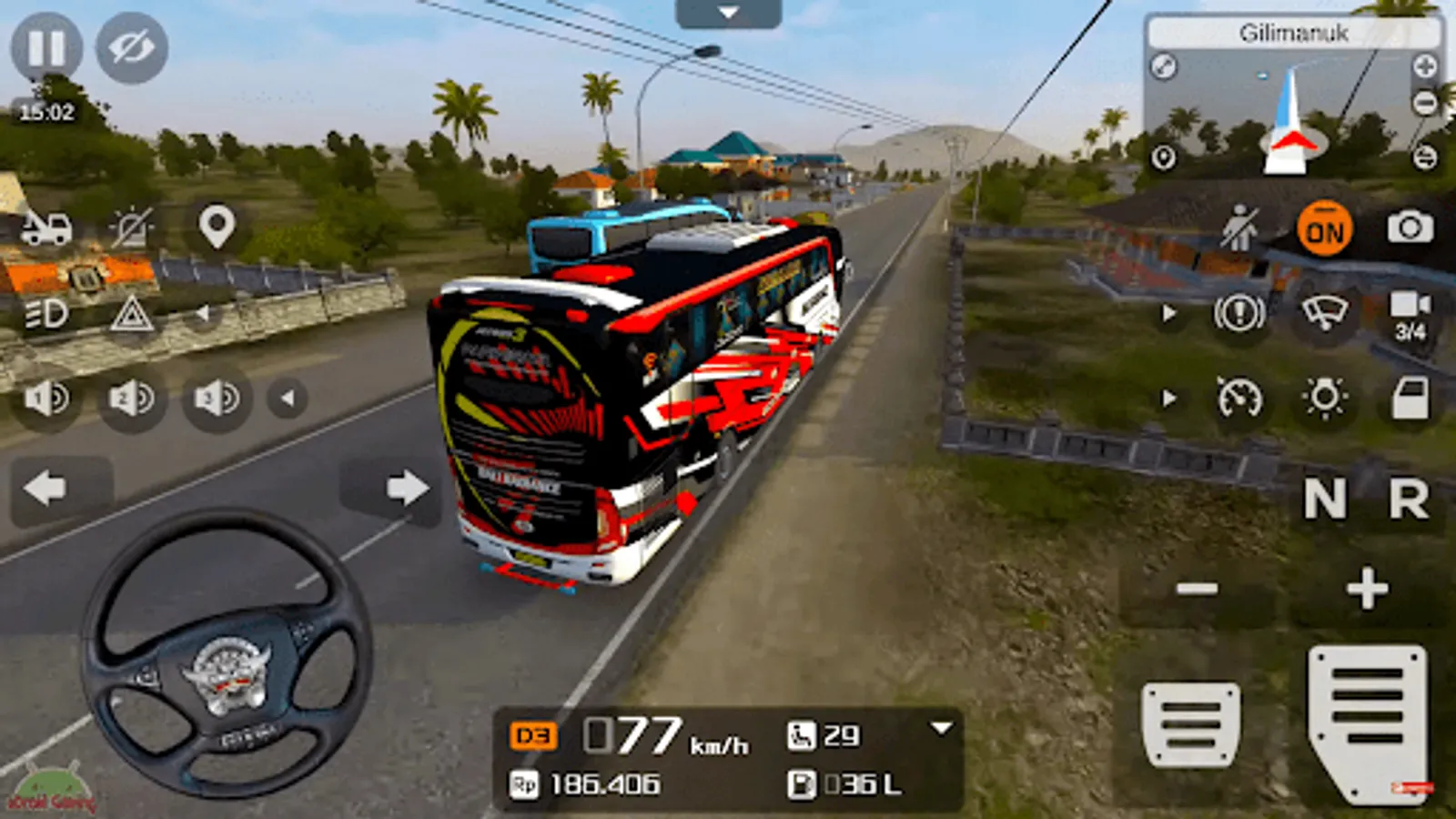Screen dimensions: 1456x819
Task: Shift to Neutral gear
Action: tap(1324, 499)
